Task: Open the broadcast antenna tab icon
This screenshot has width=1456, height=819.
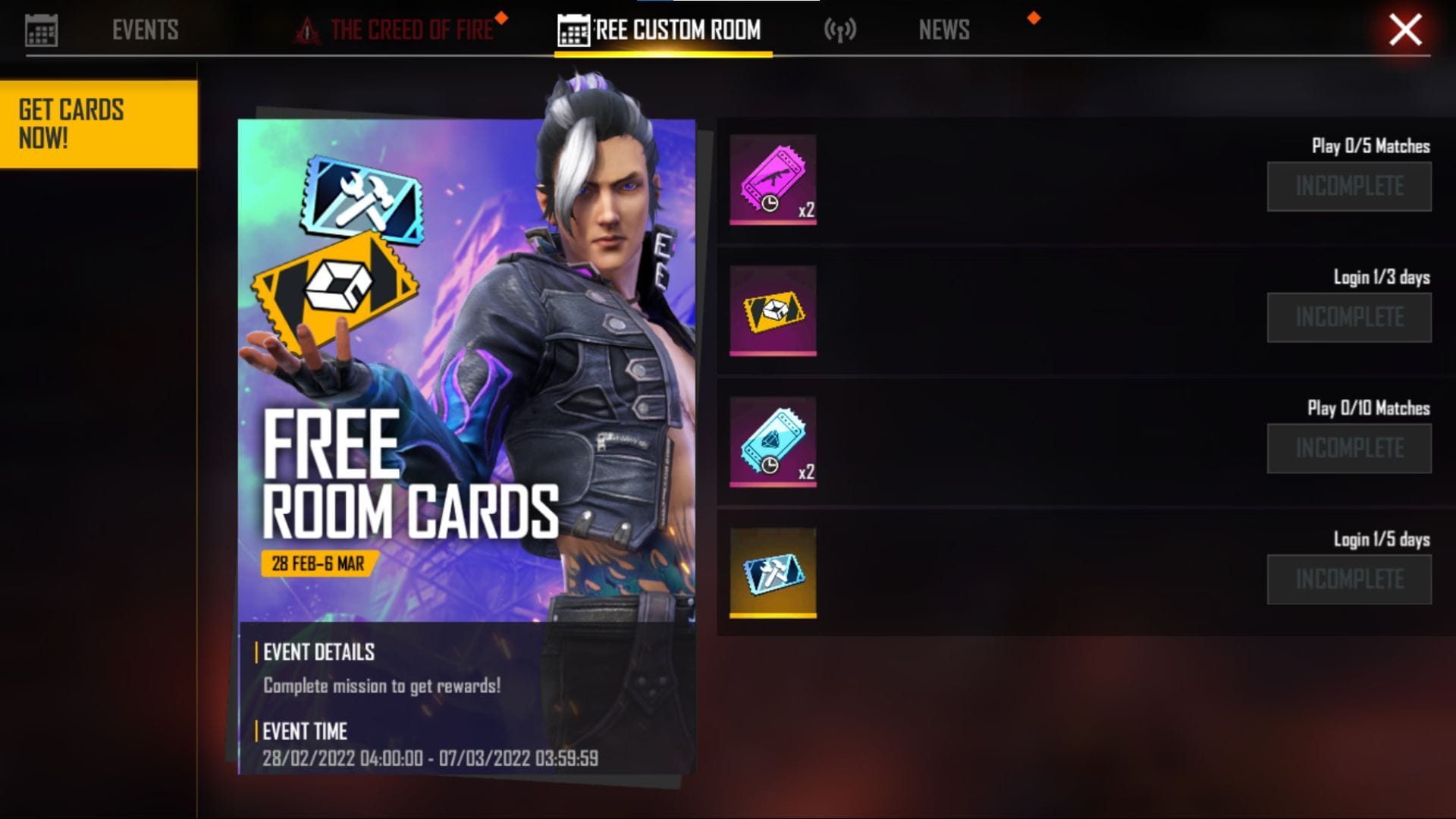Action: [840, 30]
